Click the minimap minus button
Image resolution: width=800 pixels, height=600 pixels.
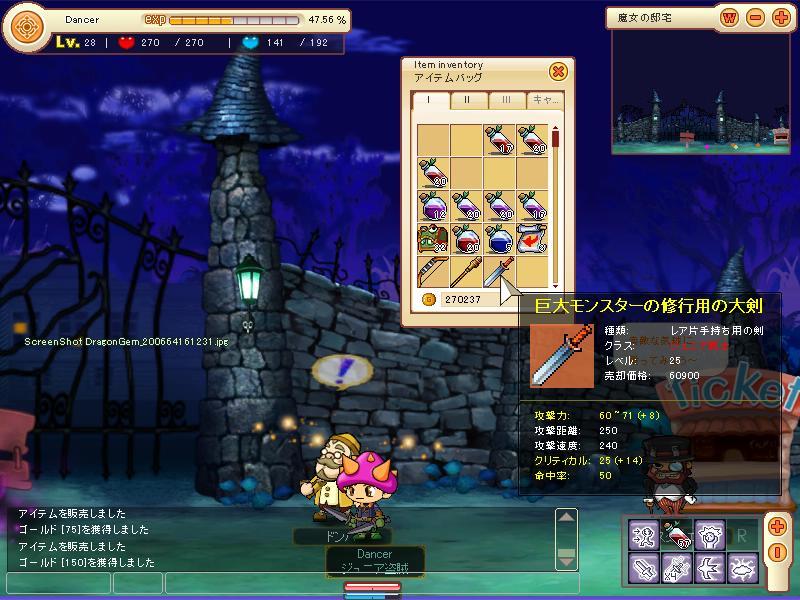point(756,17)
